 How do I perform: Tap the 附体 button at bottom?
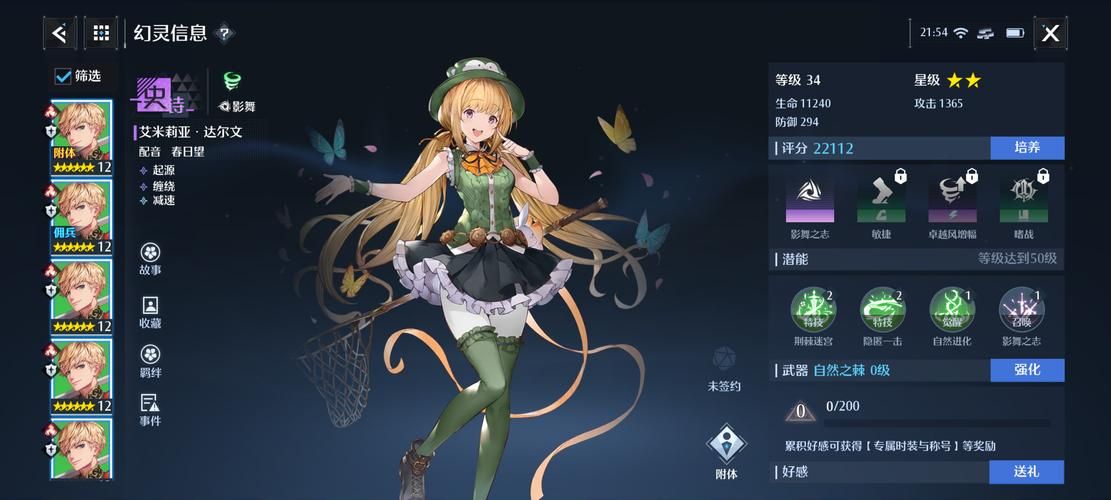tap(727, 450)
